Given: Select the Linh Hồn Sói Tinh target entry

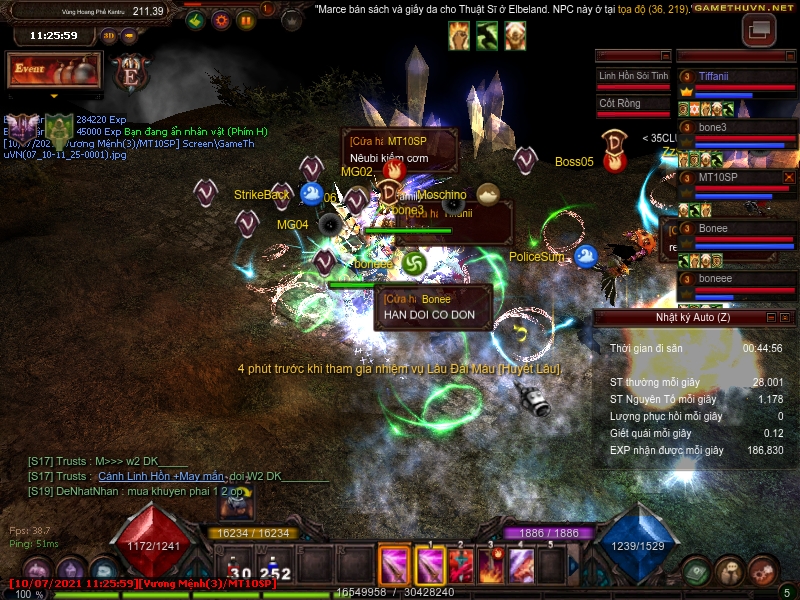Looking at the screenshot, I should [x=633, y=76].
